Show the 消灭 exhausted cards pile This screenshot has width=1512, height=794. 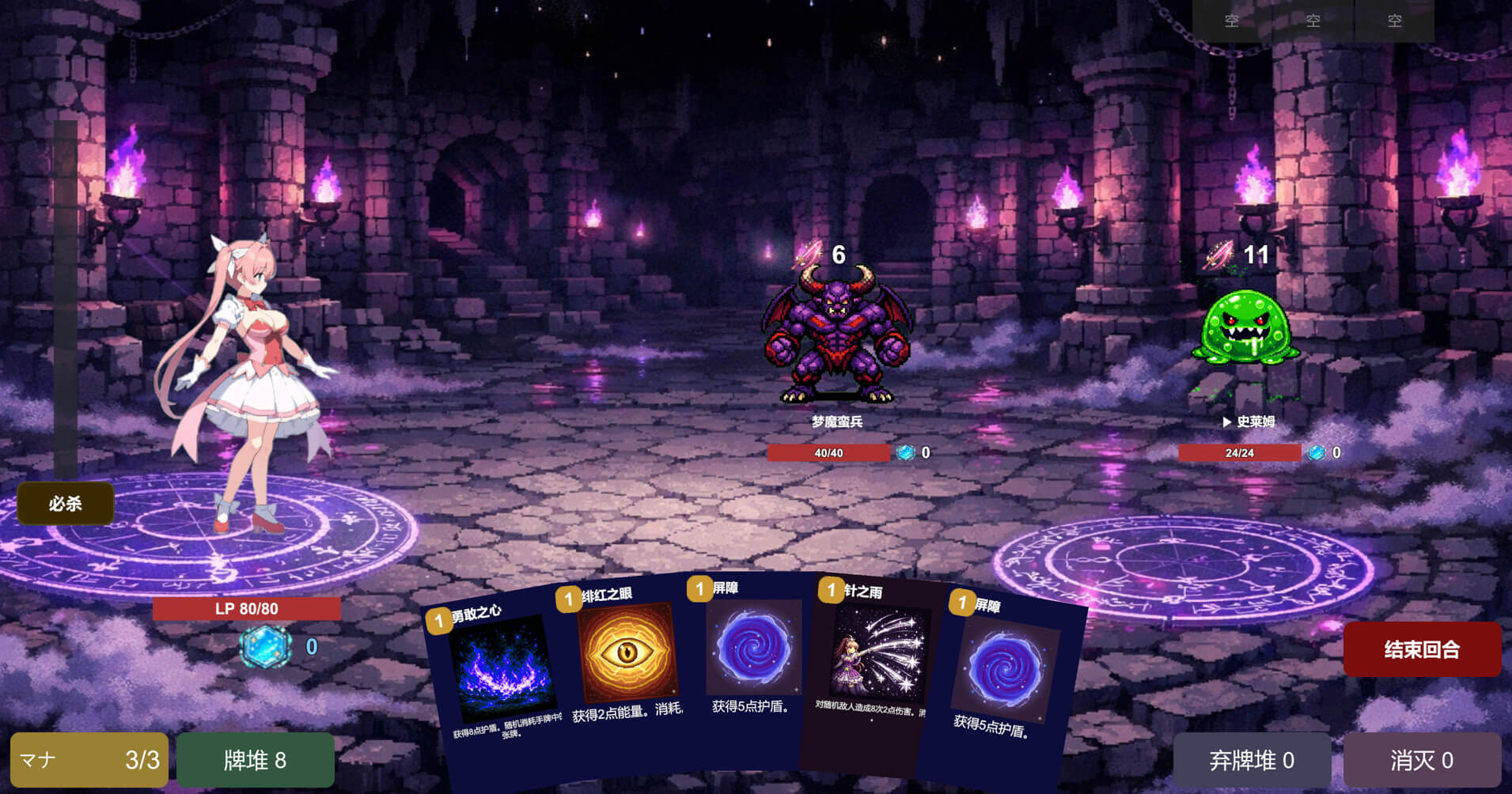pos(1421,760)
